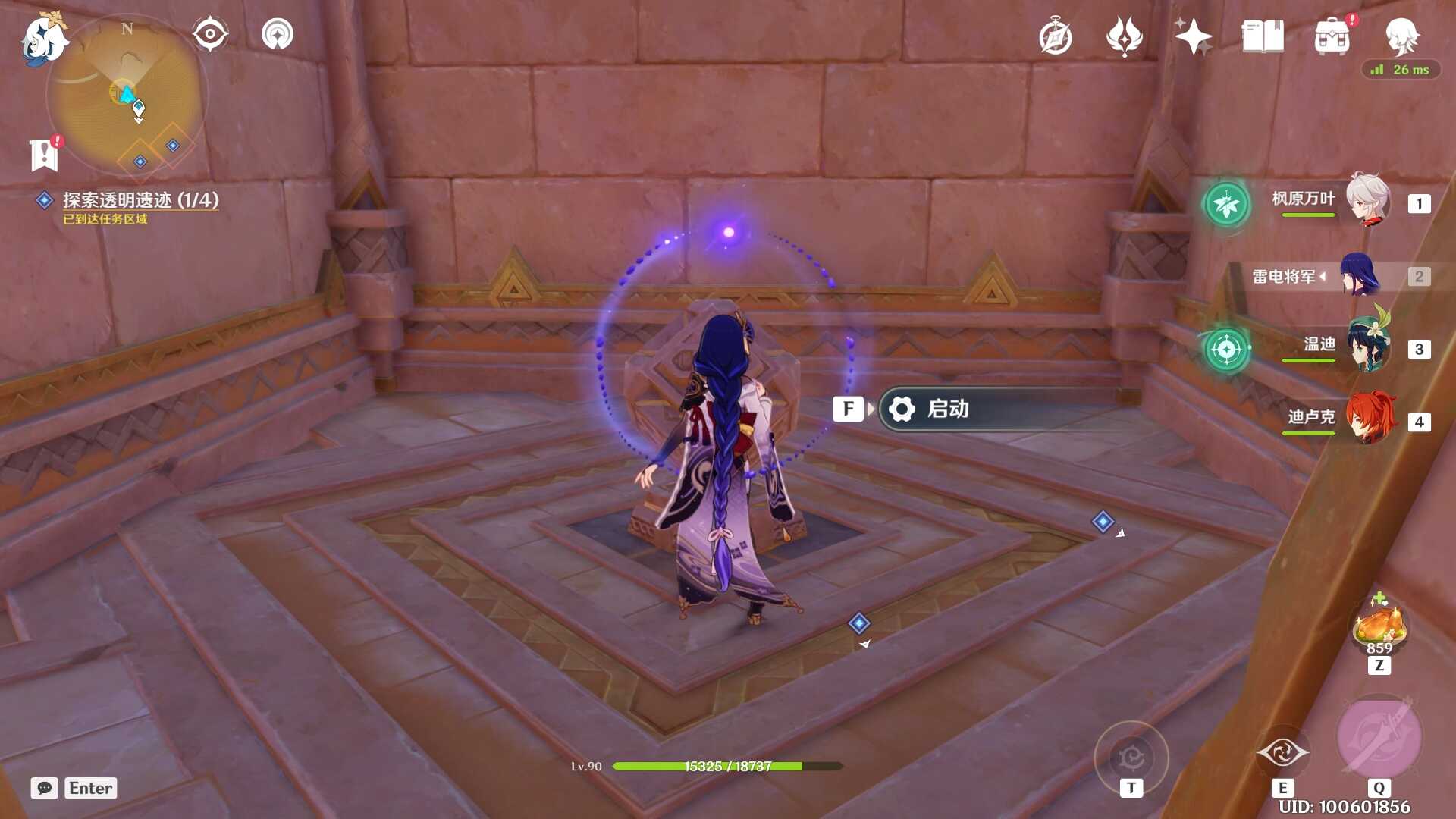Open the compass adventure handbook icon
This screenshot has width=1456, height=819.
pos(1055,37)
